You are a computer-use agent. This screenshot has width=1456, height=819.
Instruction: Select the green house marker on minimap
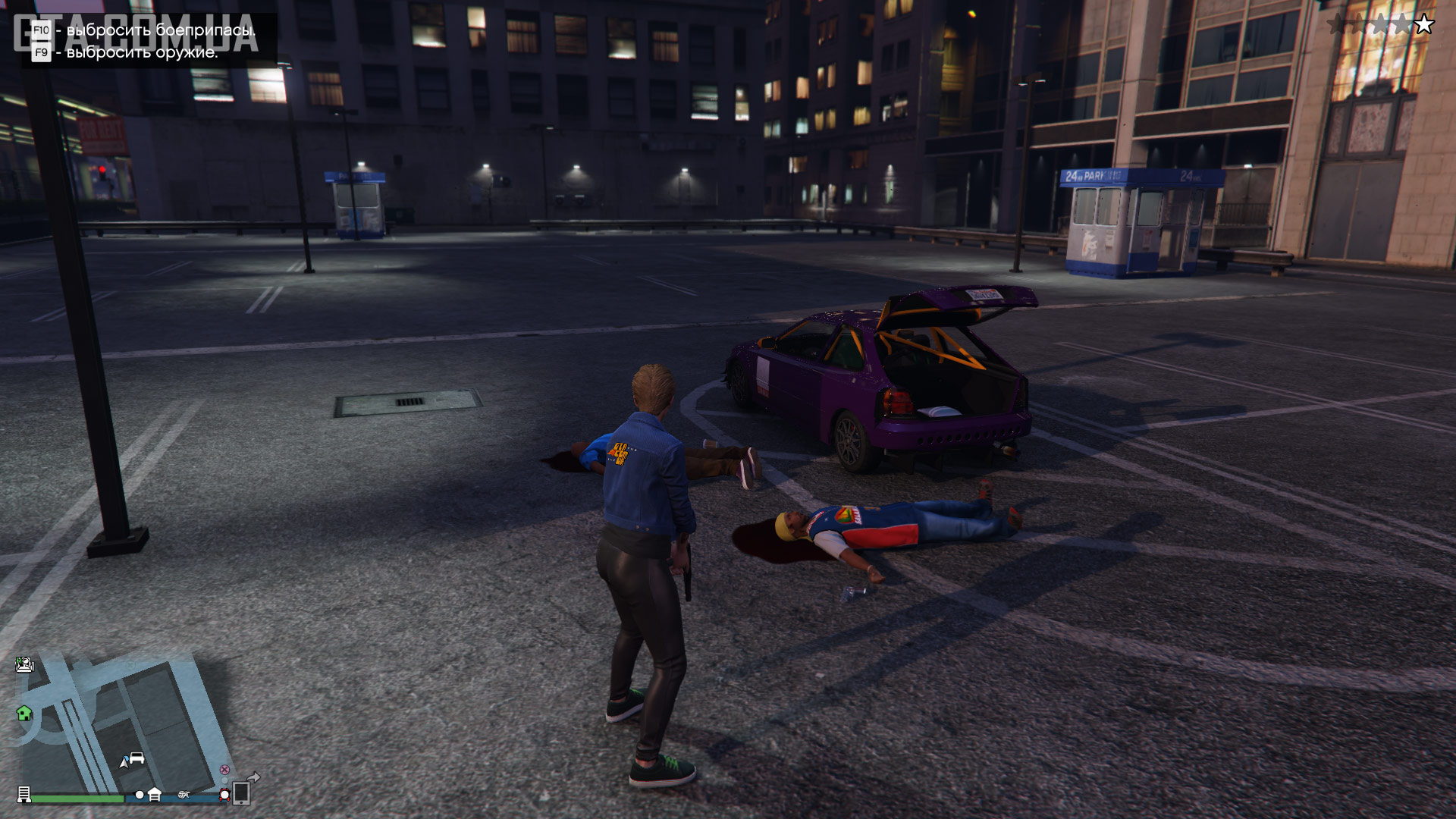pyautogui.click(x=24, y=713)
